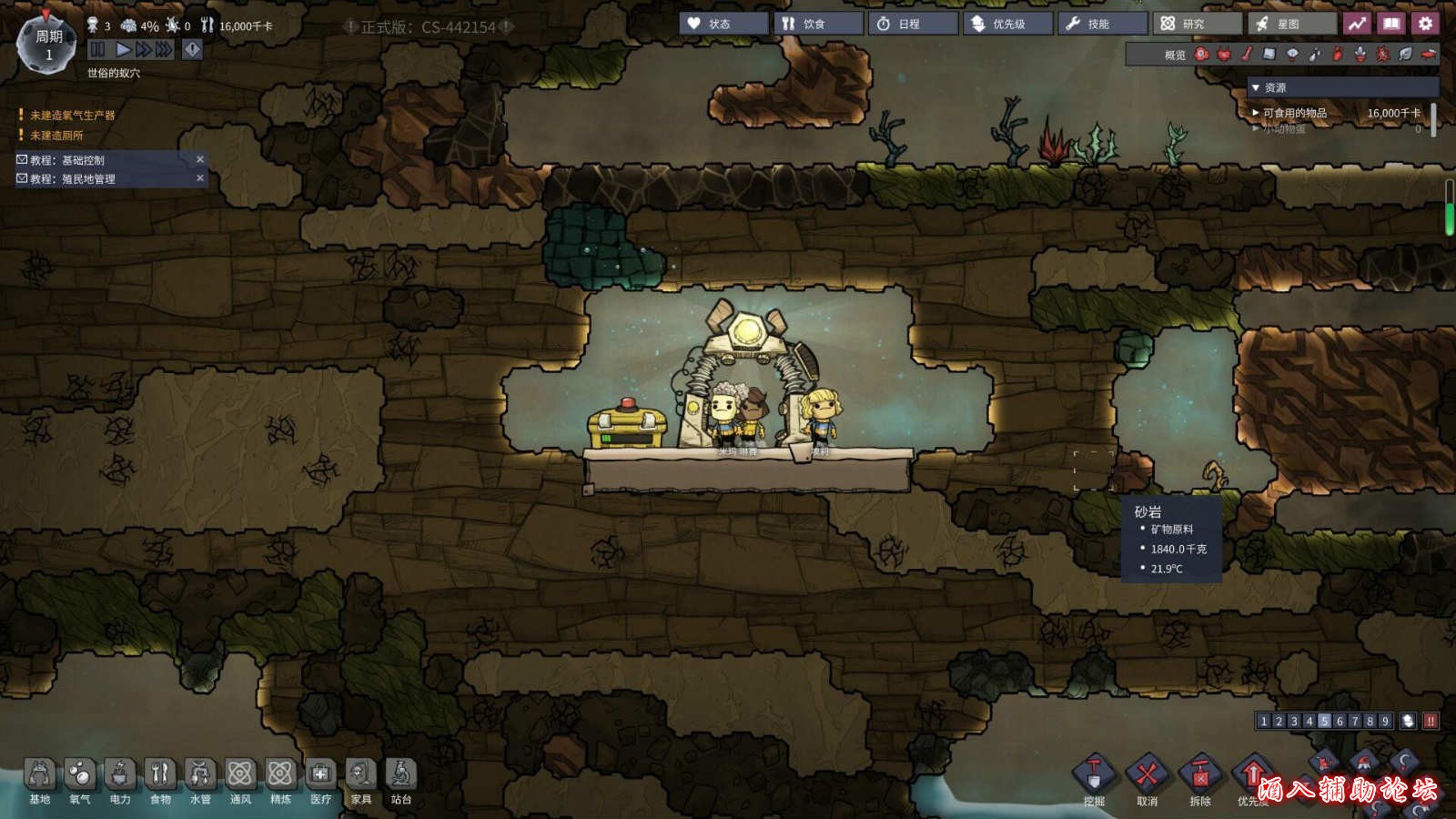This screenshot has width=1456, height=819.
Task: Set priority level to 9
Action: coord(1385,721)
